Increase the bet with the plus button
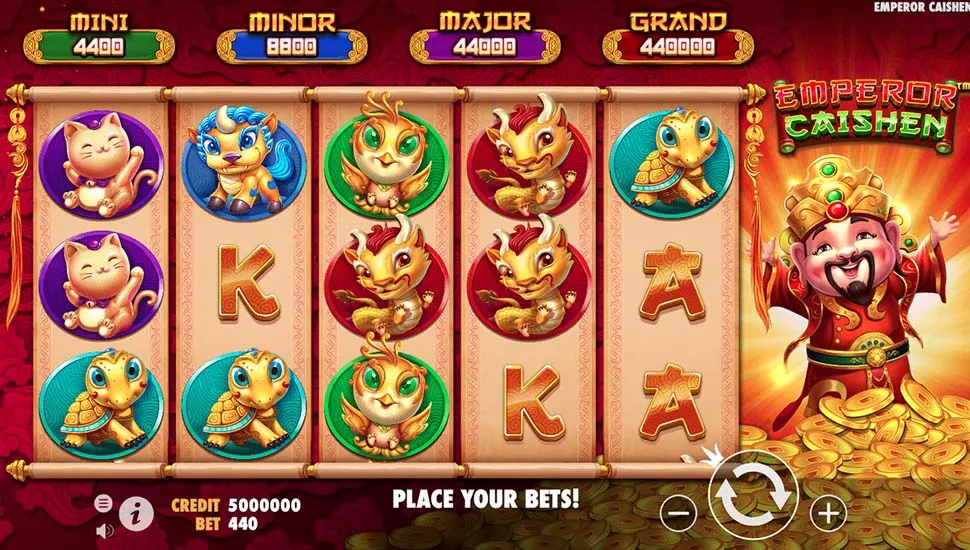Viewport: 970px width, 550px height. pyautogui.click(x=828, y=514)
